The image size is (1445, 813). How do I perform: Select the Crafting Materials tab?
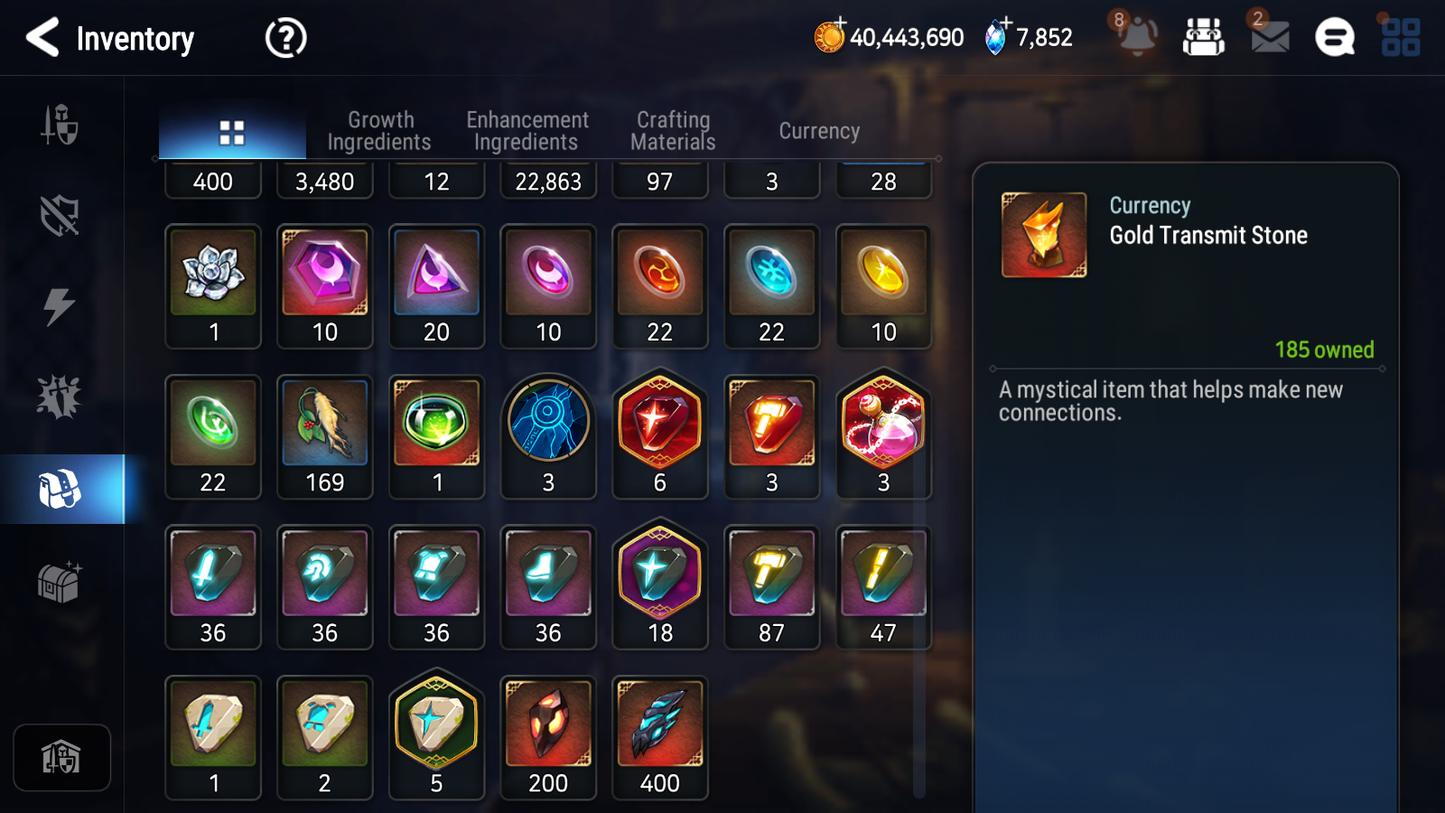click(x=673, y=131)
